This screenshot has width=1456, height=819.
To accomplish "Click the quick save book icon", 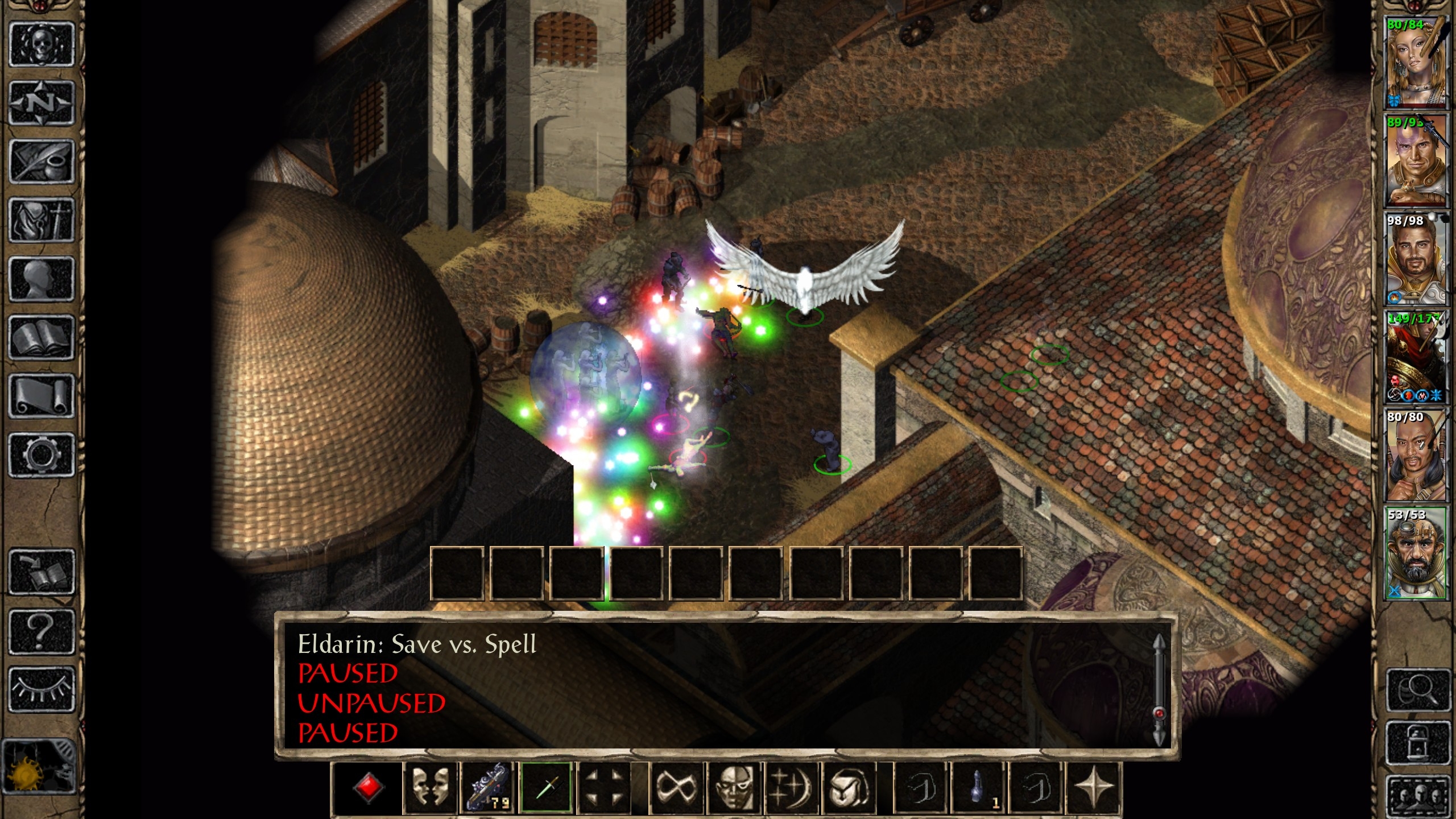I will (x=42, y=572).
